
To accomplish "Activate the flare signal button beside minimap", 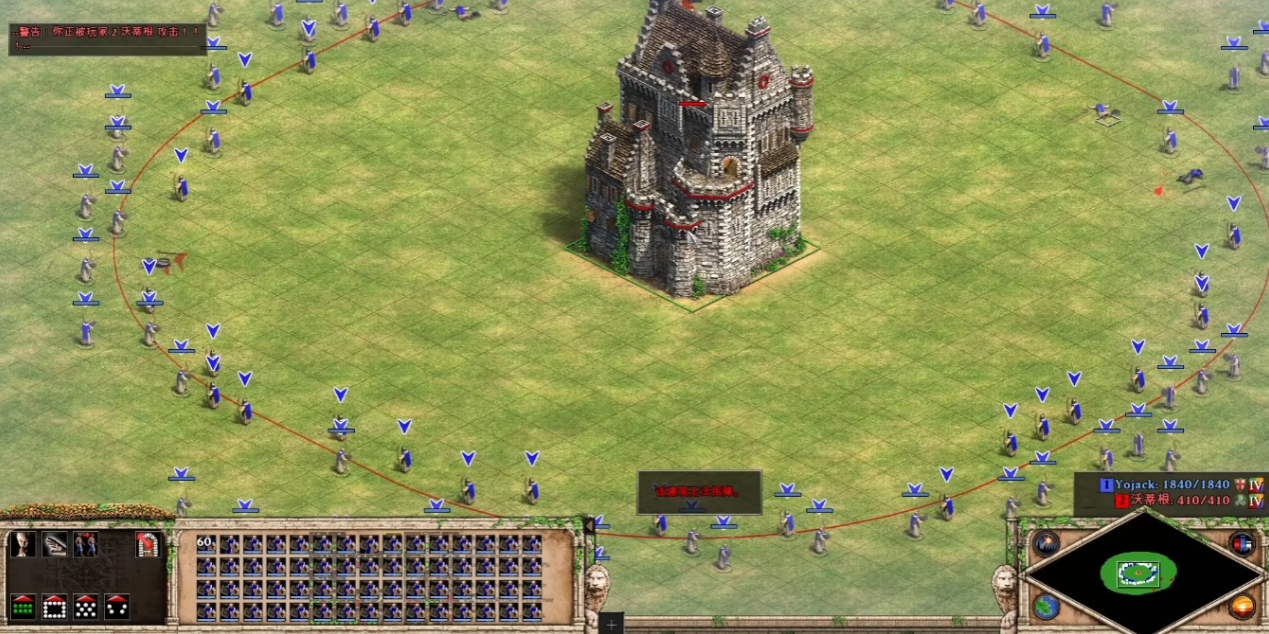I will point(1047,543).
